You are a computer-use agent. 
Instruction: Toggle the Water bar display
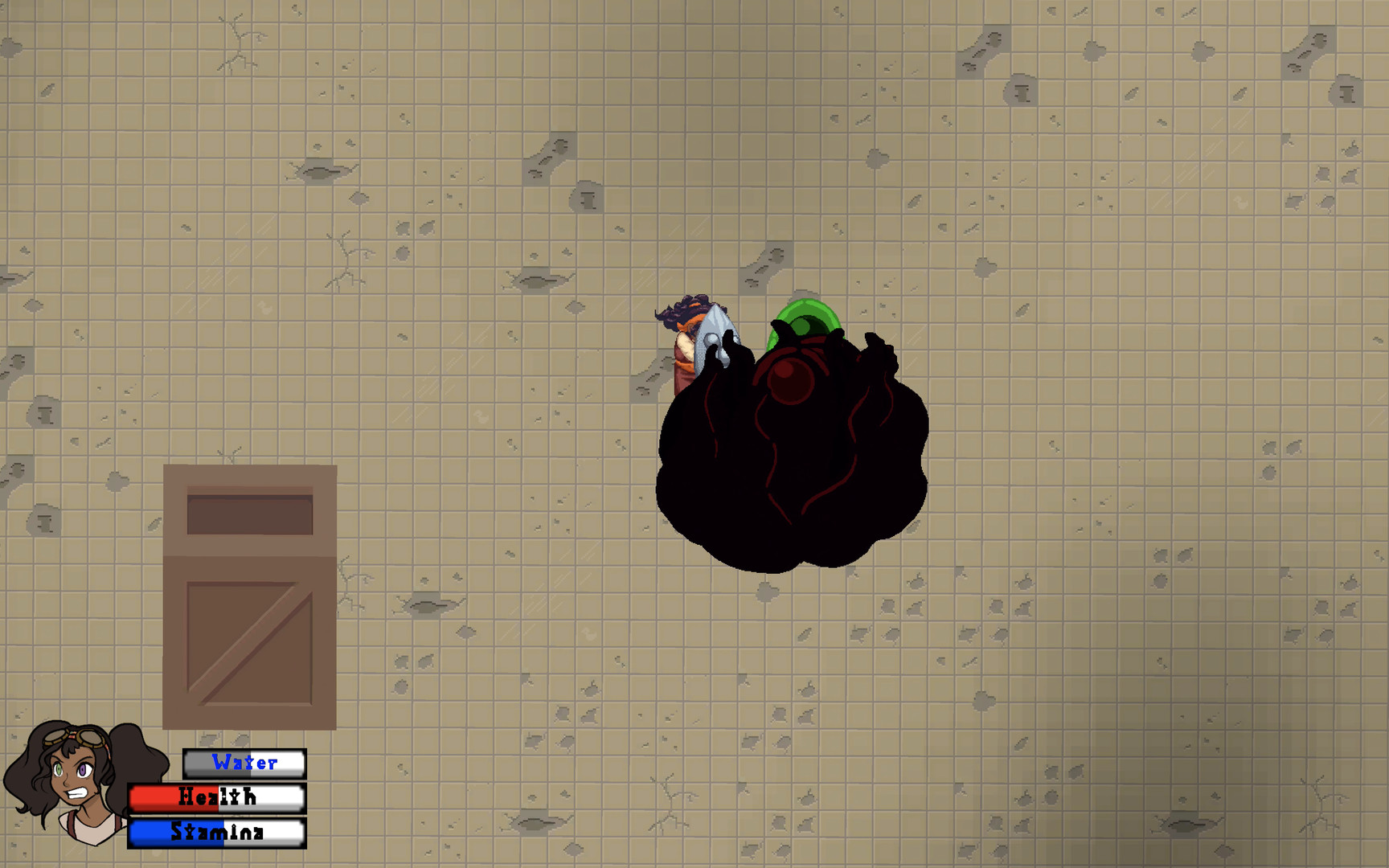point(245,764)
